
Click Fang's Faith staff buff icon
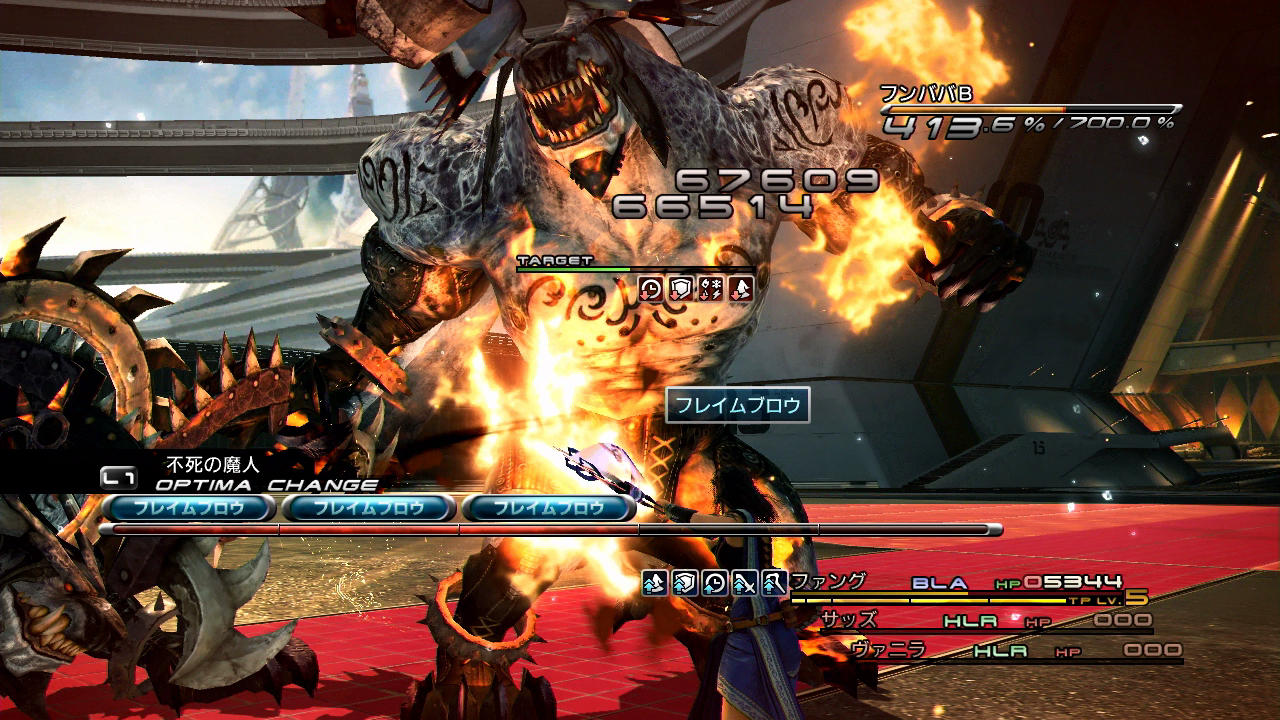click(773, 582)
